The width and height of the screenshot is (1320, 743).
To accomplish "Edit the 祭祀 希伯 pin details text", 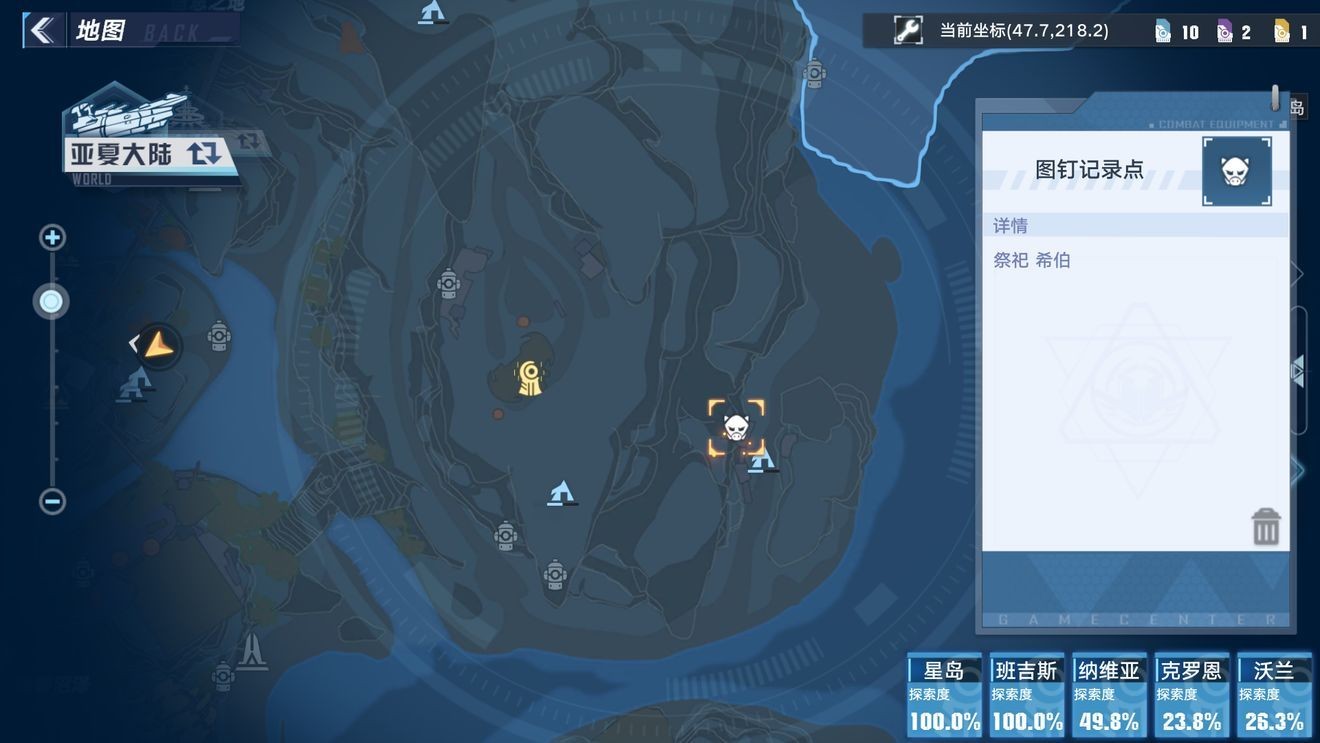I will (1032, 261).
